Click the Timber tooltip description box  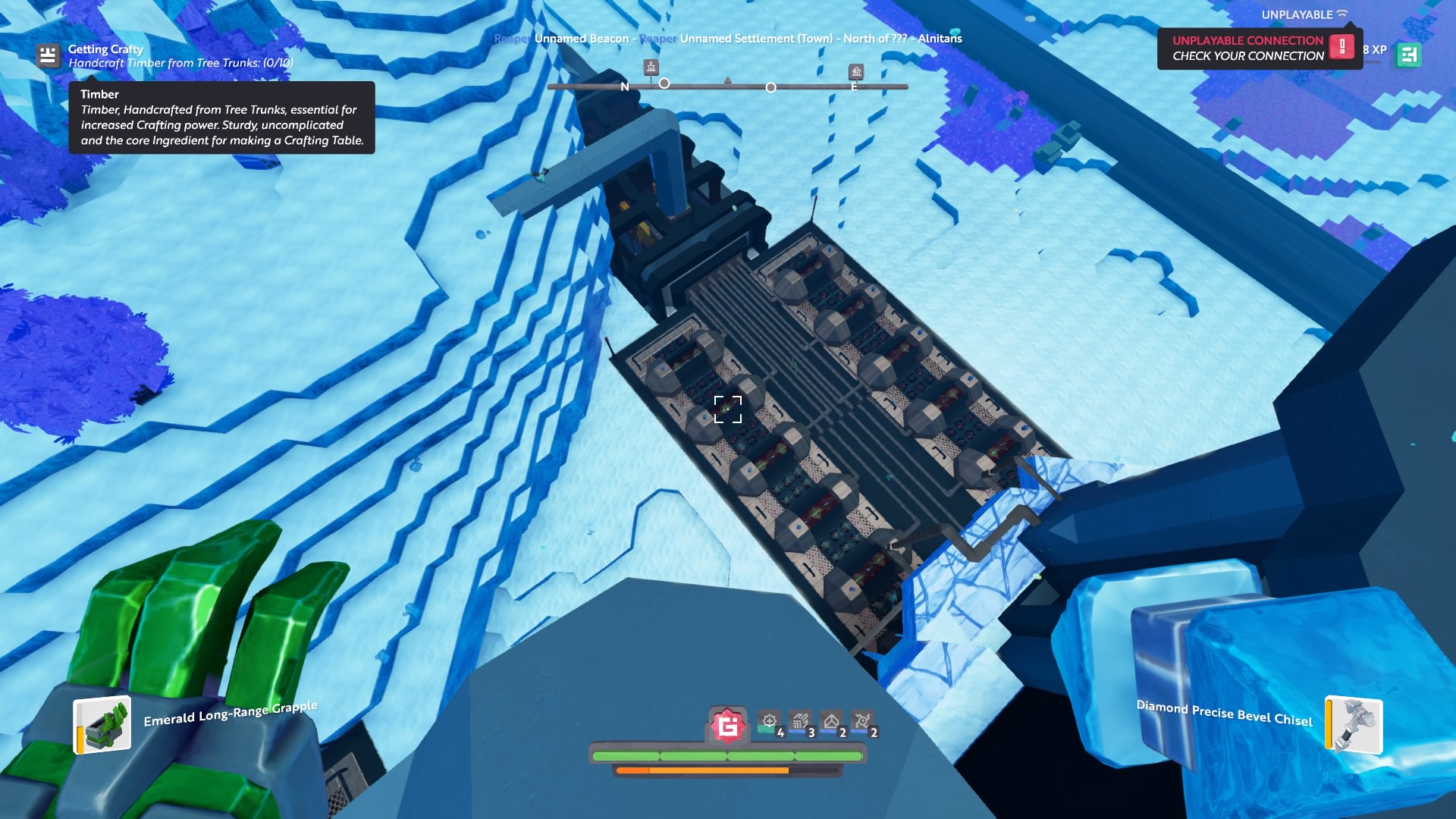[x=221, y=118]
